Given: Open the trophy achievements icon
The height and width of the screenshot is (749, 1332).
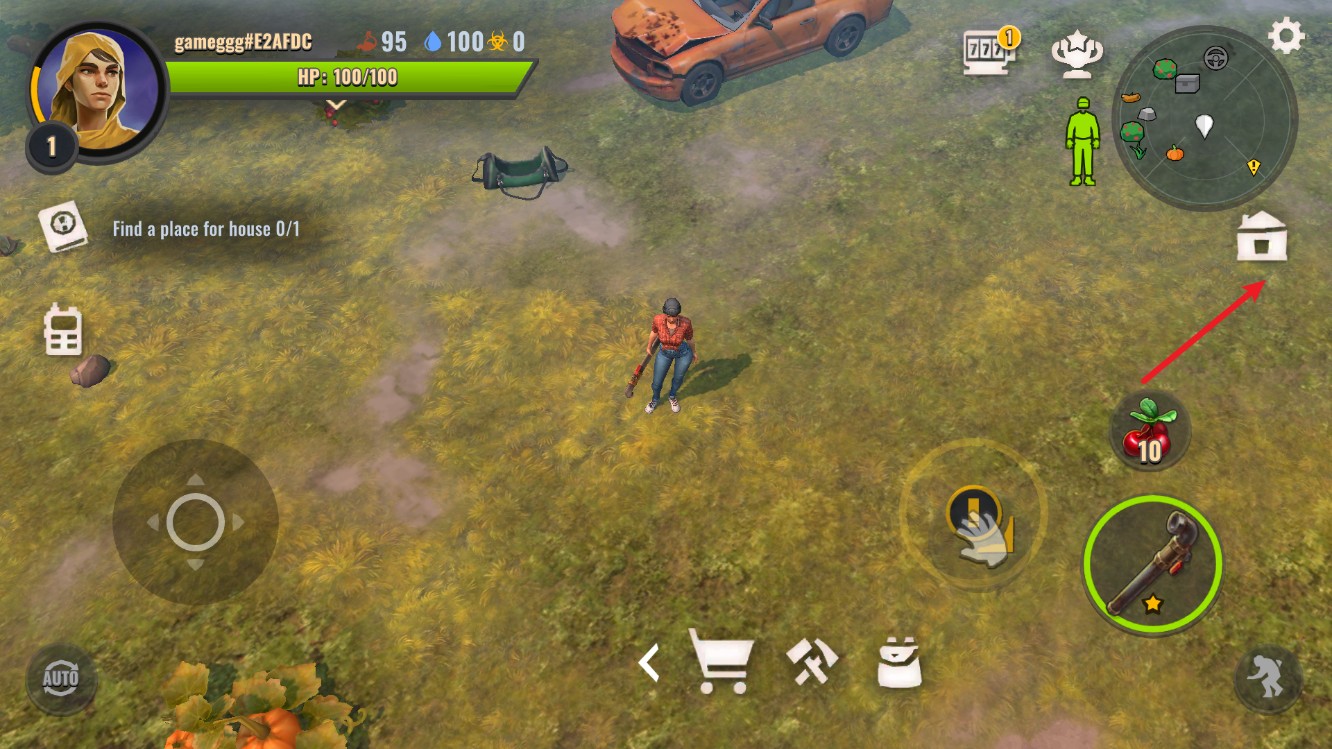Looking at the screenshot, I should pos(1077,55).
